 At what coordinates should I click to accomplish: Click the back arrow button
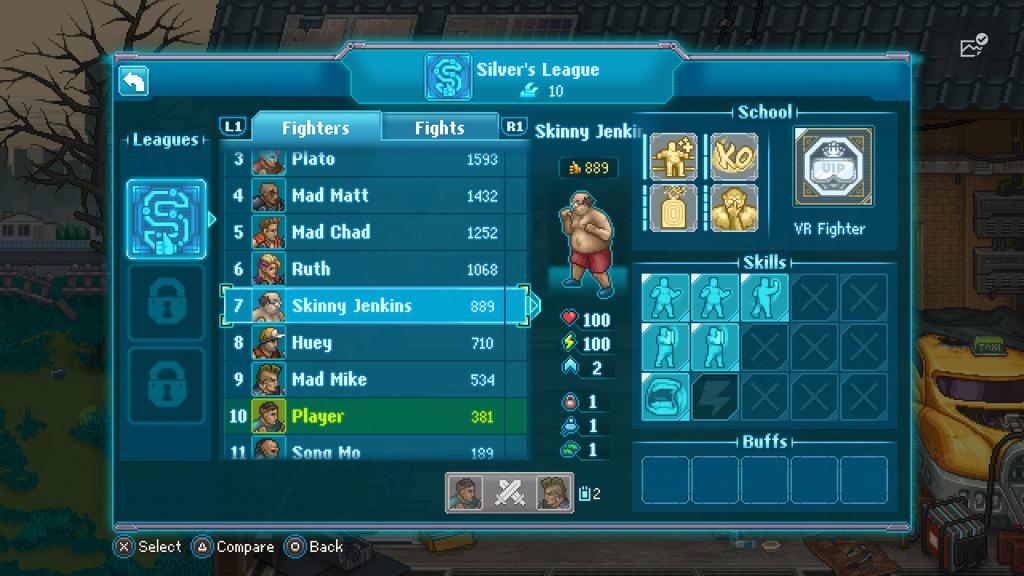point(134,82)
